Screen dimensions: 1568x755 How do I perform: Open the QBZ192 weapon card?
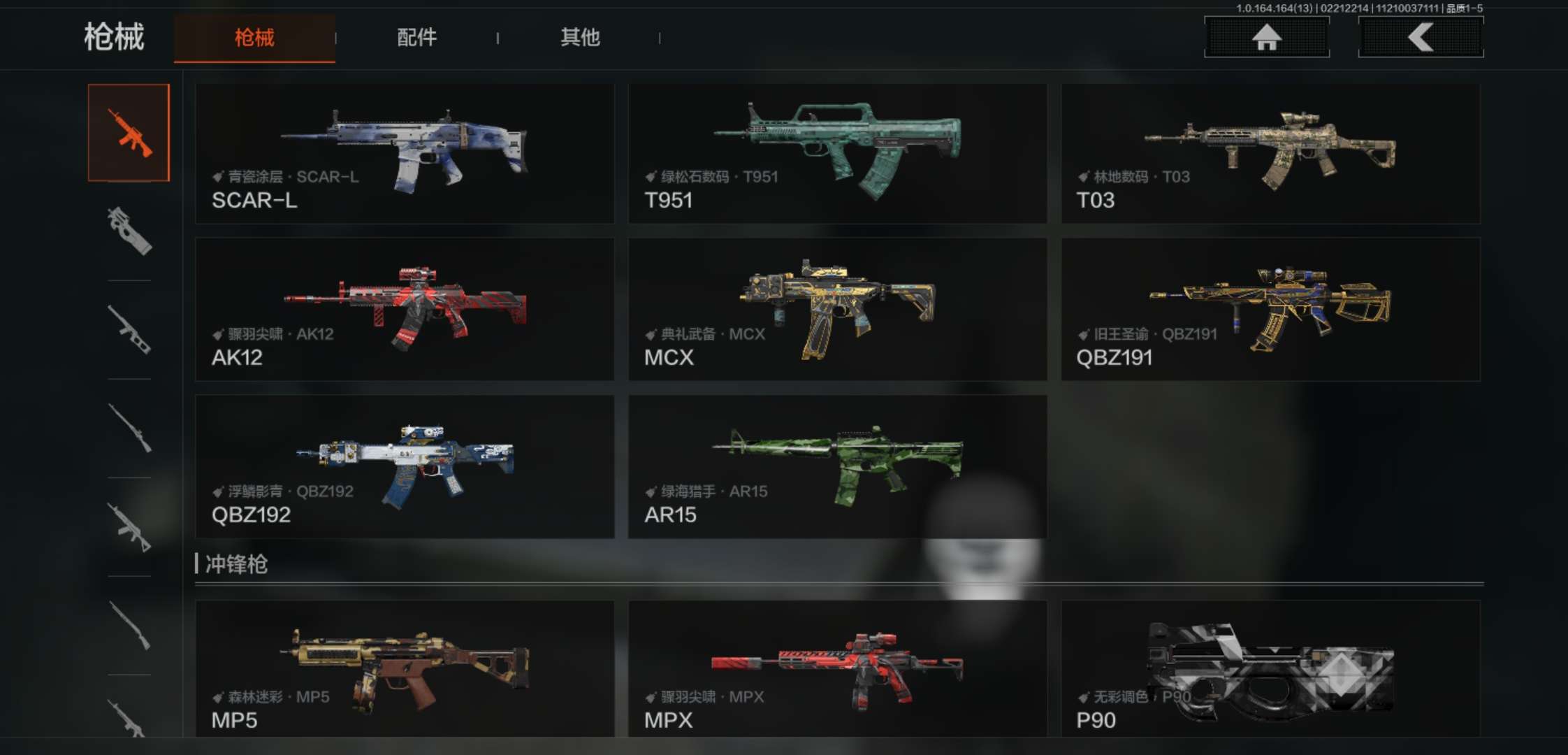[405, 466]
